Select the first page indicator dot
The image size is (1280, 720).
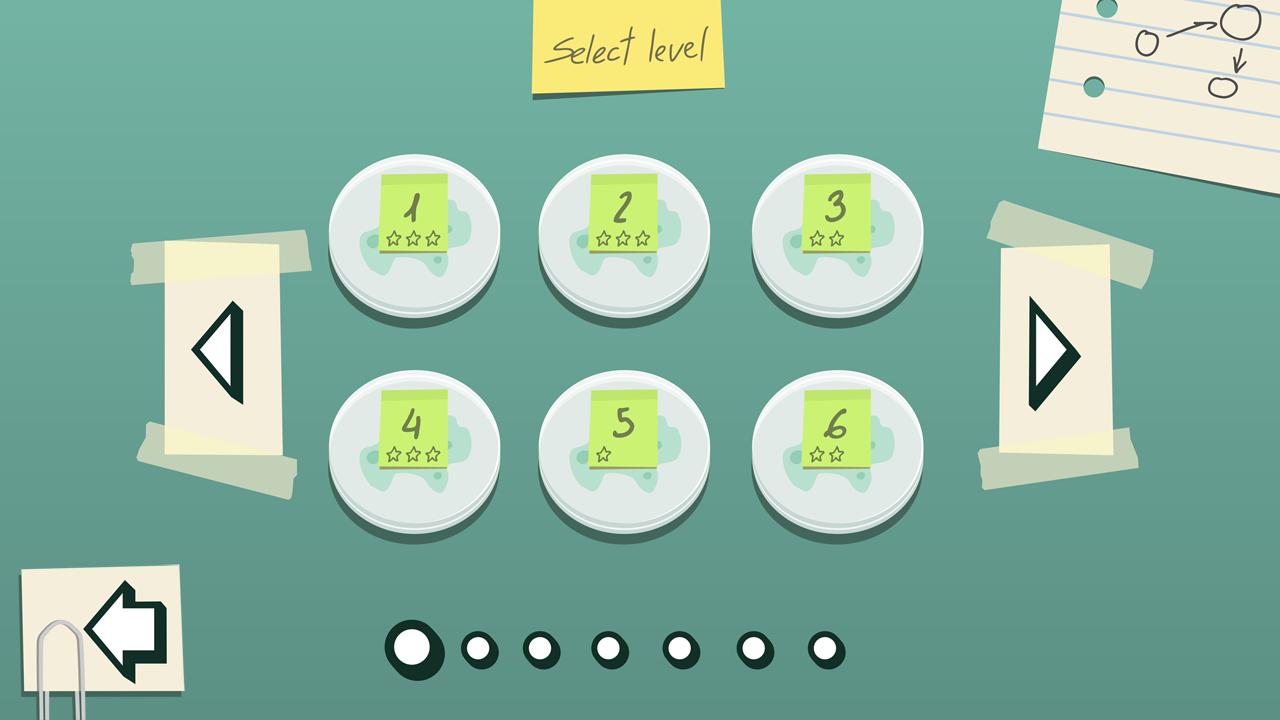pos(413,650)
